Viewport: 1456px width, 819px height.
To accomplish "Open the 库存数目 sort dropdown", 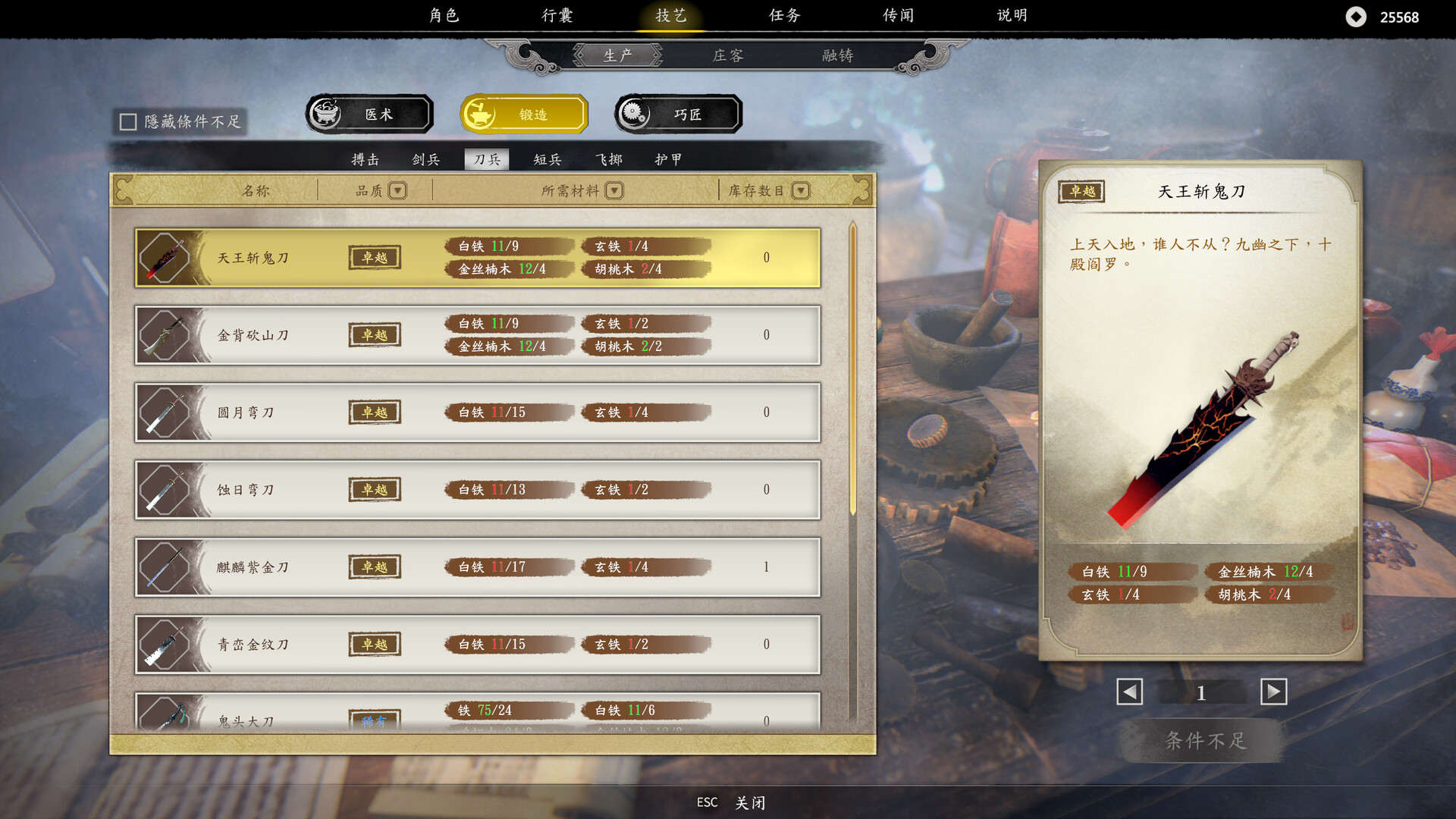I will click(802, 190).
